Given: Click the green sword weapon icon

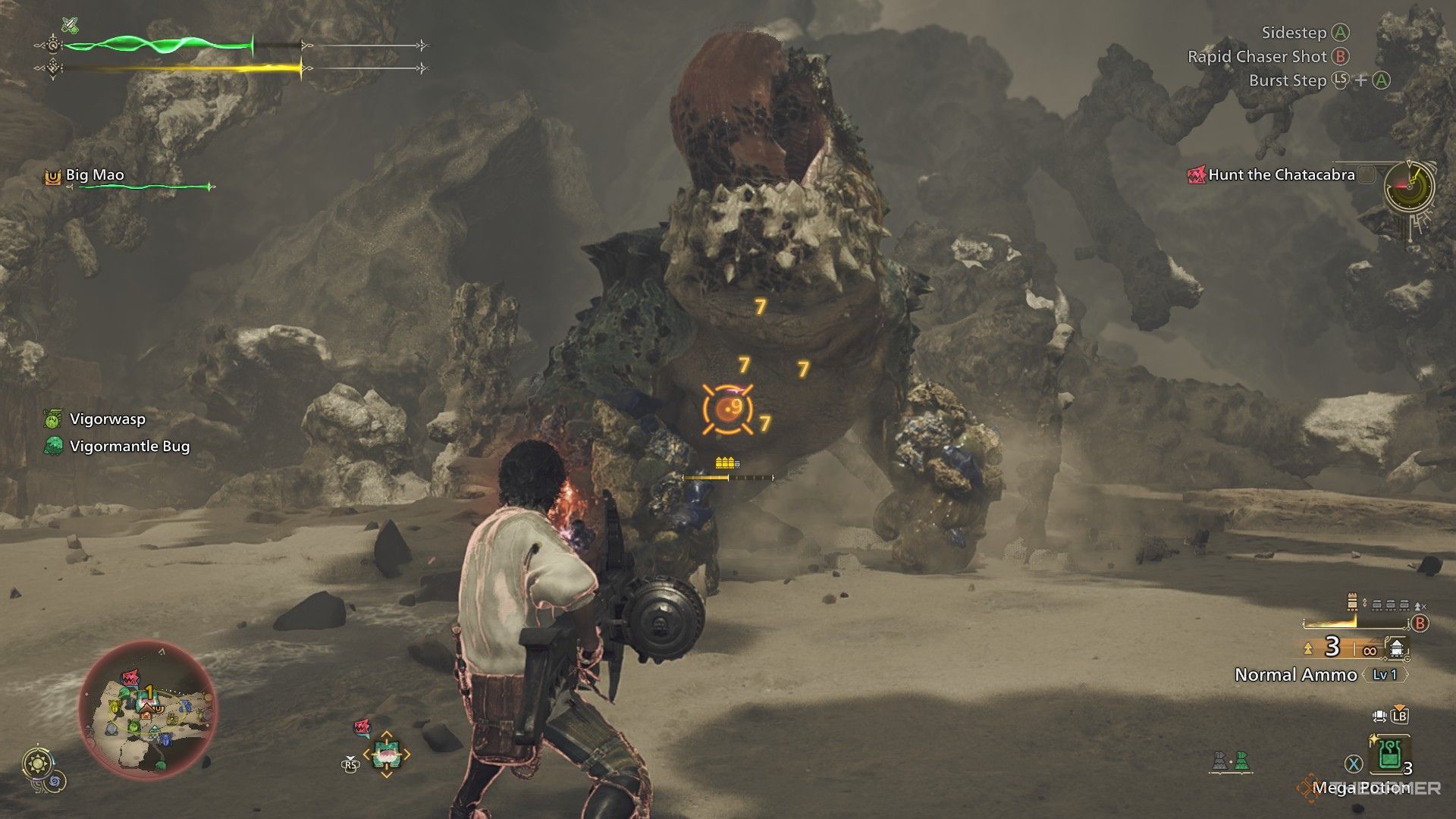Looking at the screenshot, I should tap(71, 26).
